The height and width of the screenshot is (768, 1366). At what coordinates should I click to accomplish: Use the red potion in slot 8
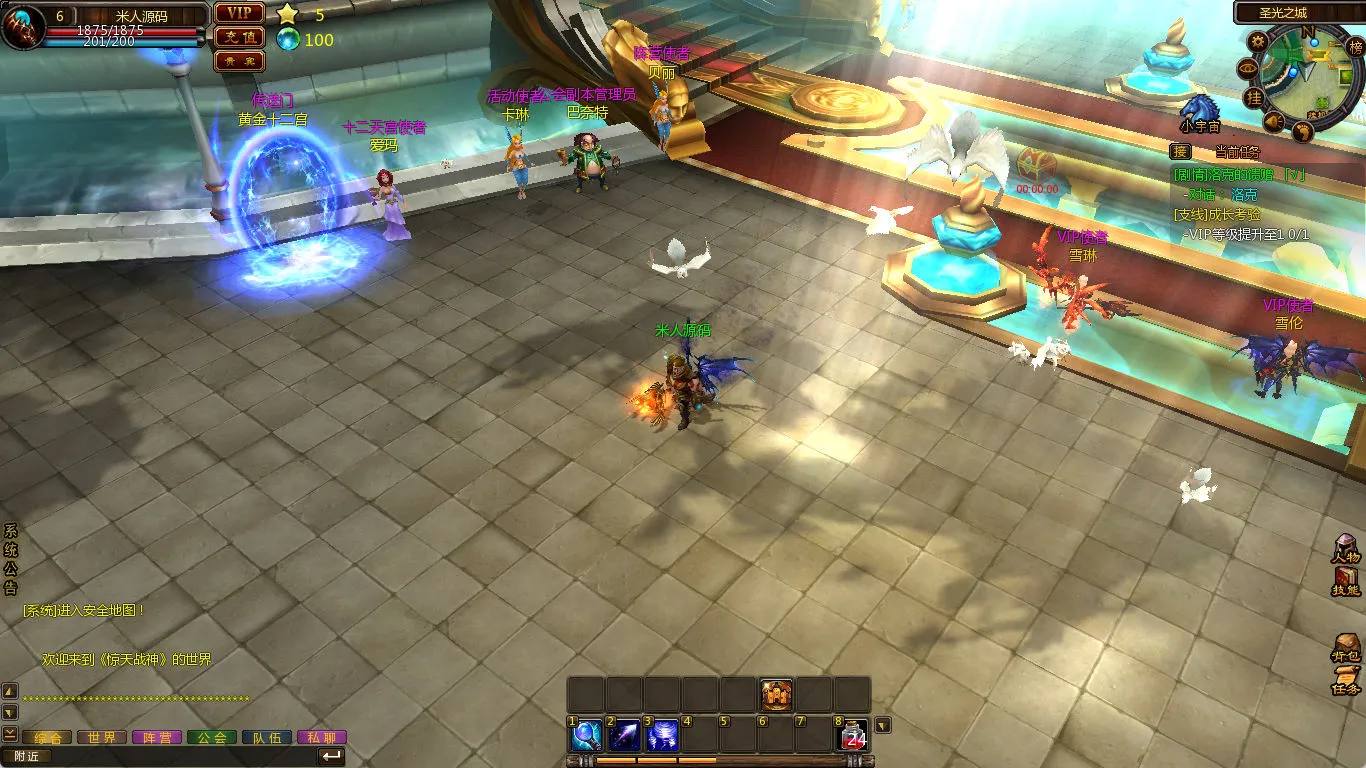pos(853,736)
